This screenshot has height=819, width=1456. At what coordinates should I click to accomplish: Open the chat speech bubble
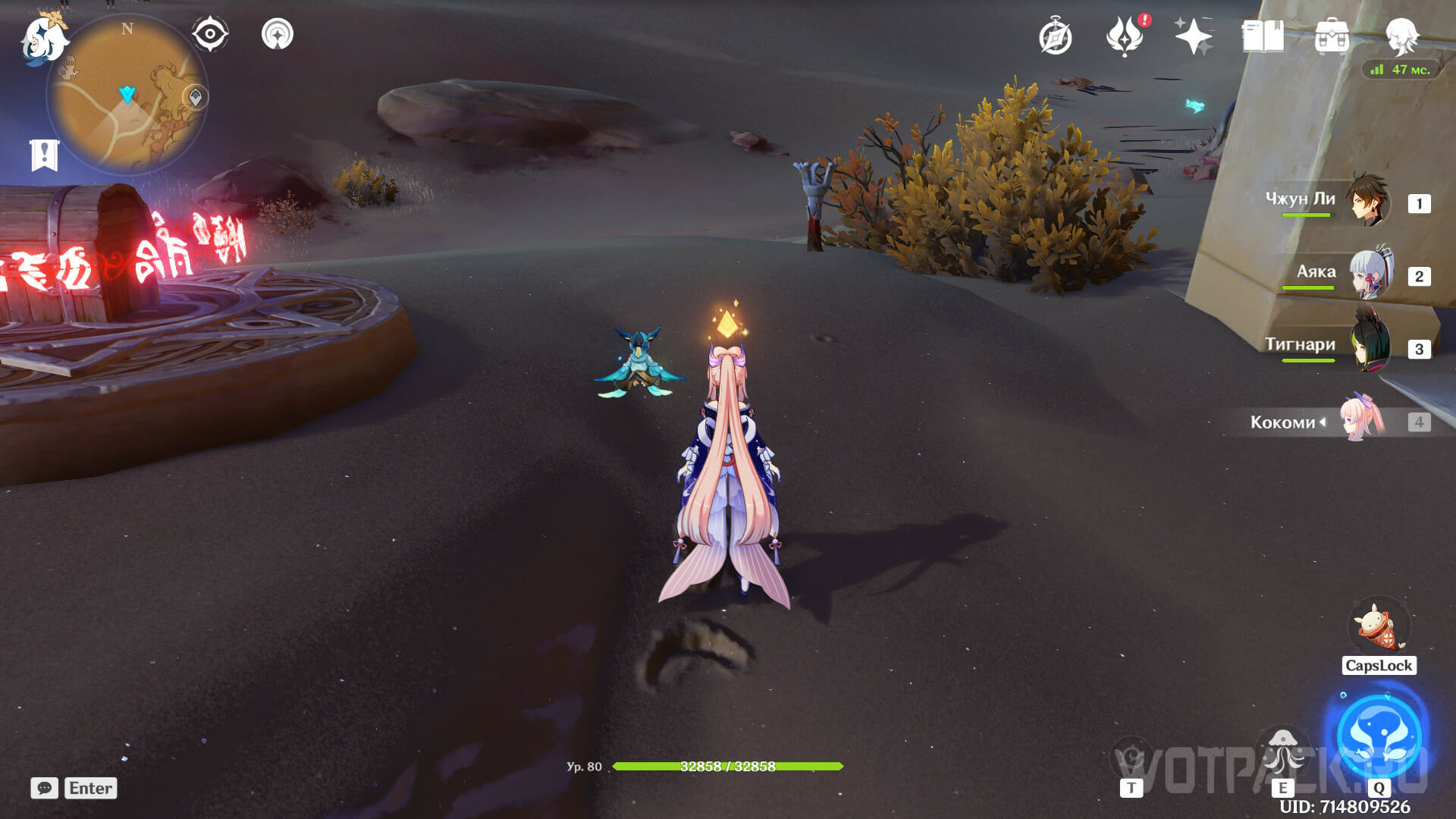point(44,788)
